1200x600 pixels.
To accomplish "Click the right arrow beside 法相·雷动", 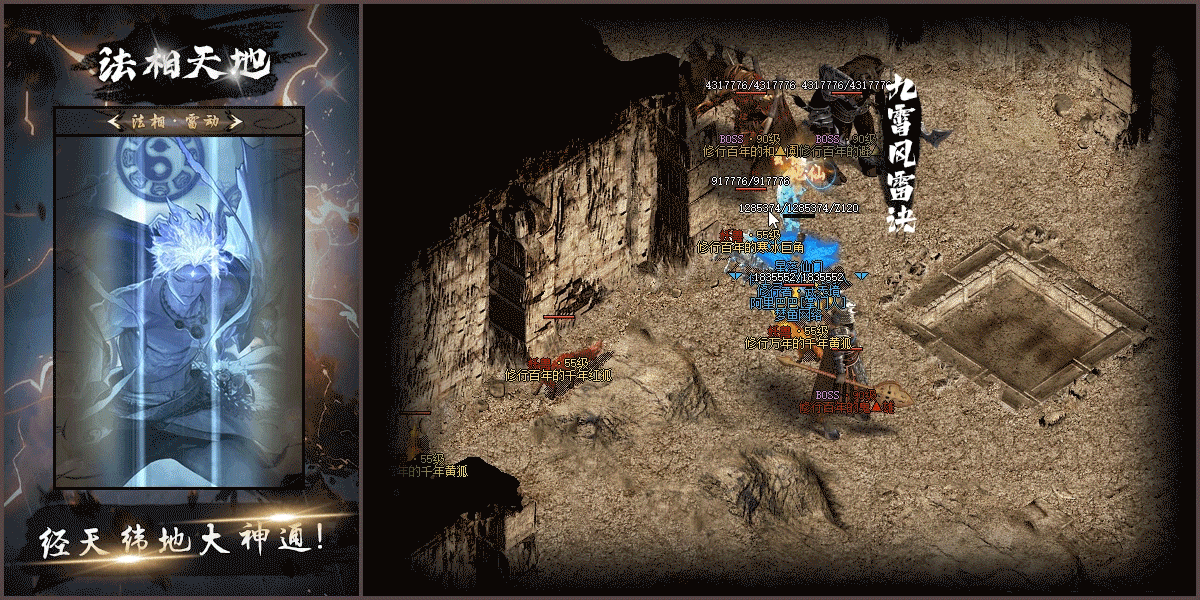I will point(237,122).
